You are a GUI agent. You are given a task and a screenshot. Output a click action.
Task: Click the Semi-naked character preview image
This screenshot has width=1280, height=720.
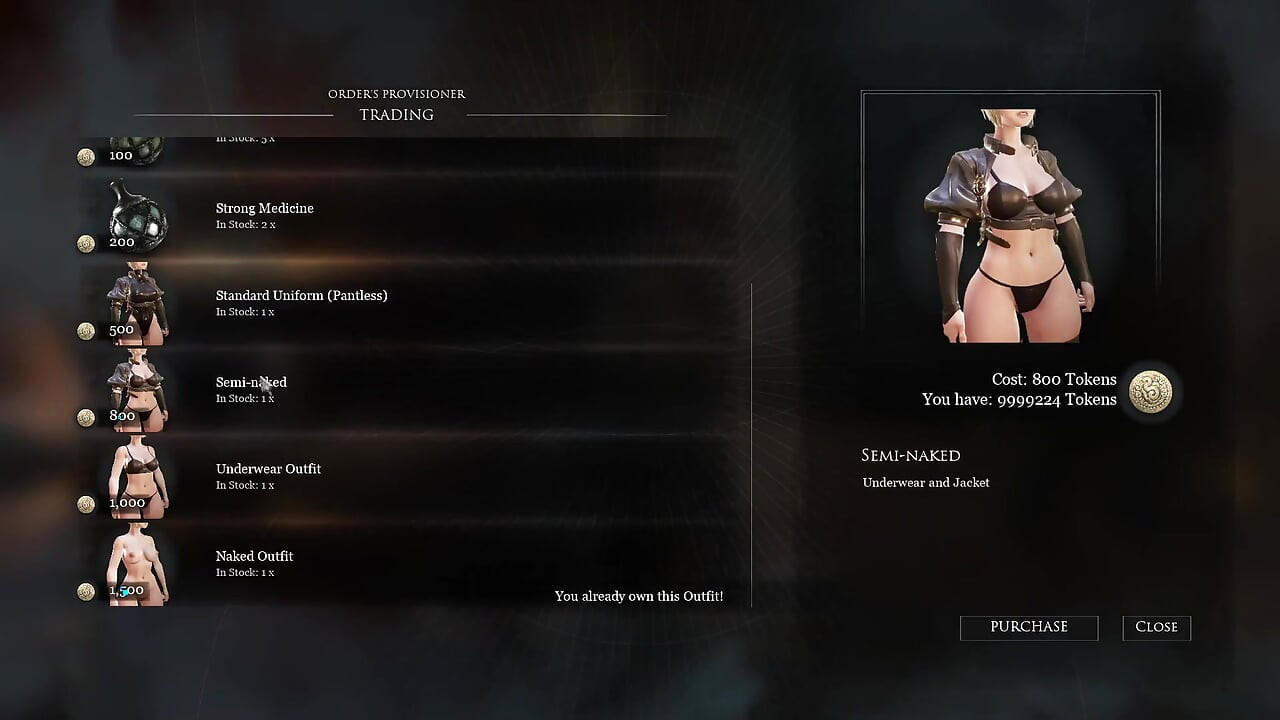click(1010, 218)
